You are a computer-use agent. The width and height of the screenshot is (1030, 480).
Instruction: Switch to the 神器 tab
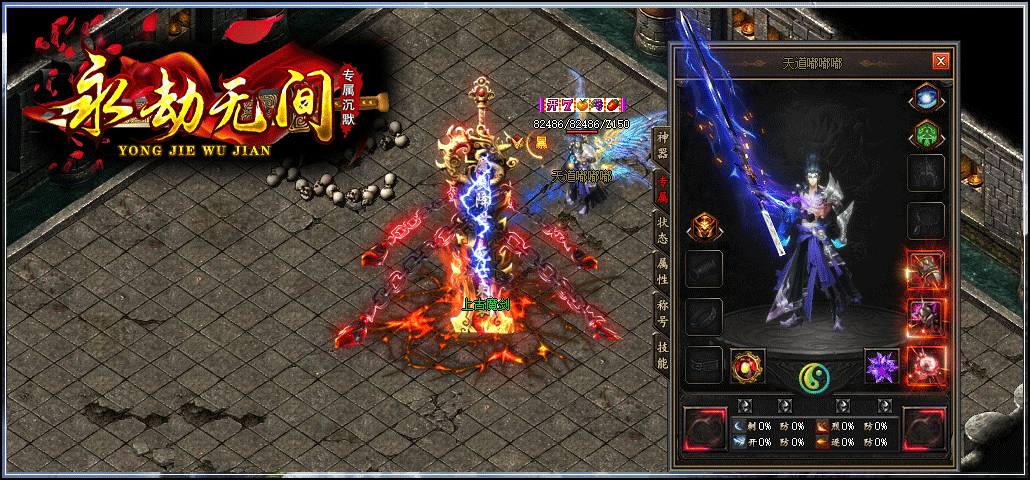[661, 145]
